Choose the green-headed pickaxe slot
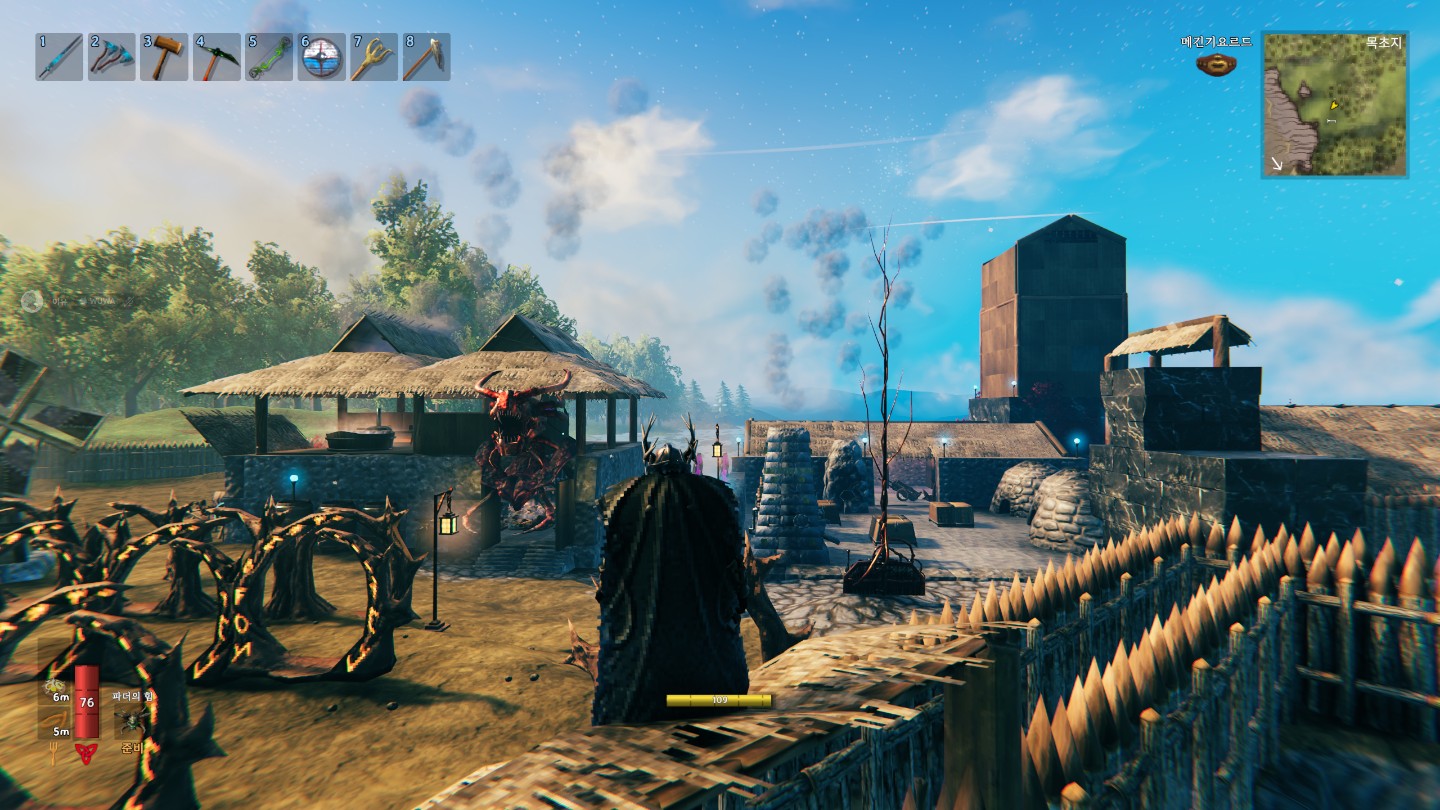The width and height of the screenshot is (1440, 810). pyautogui.click(x=216, y=57)
